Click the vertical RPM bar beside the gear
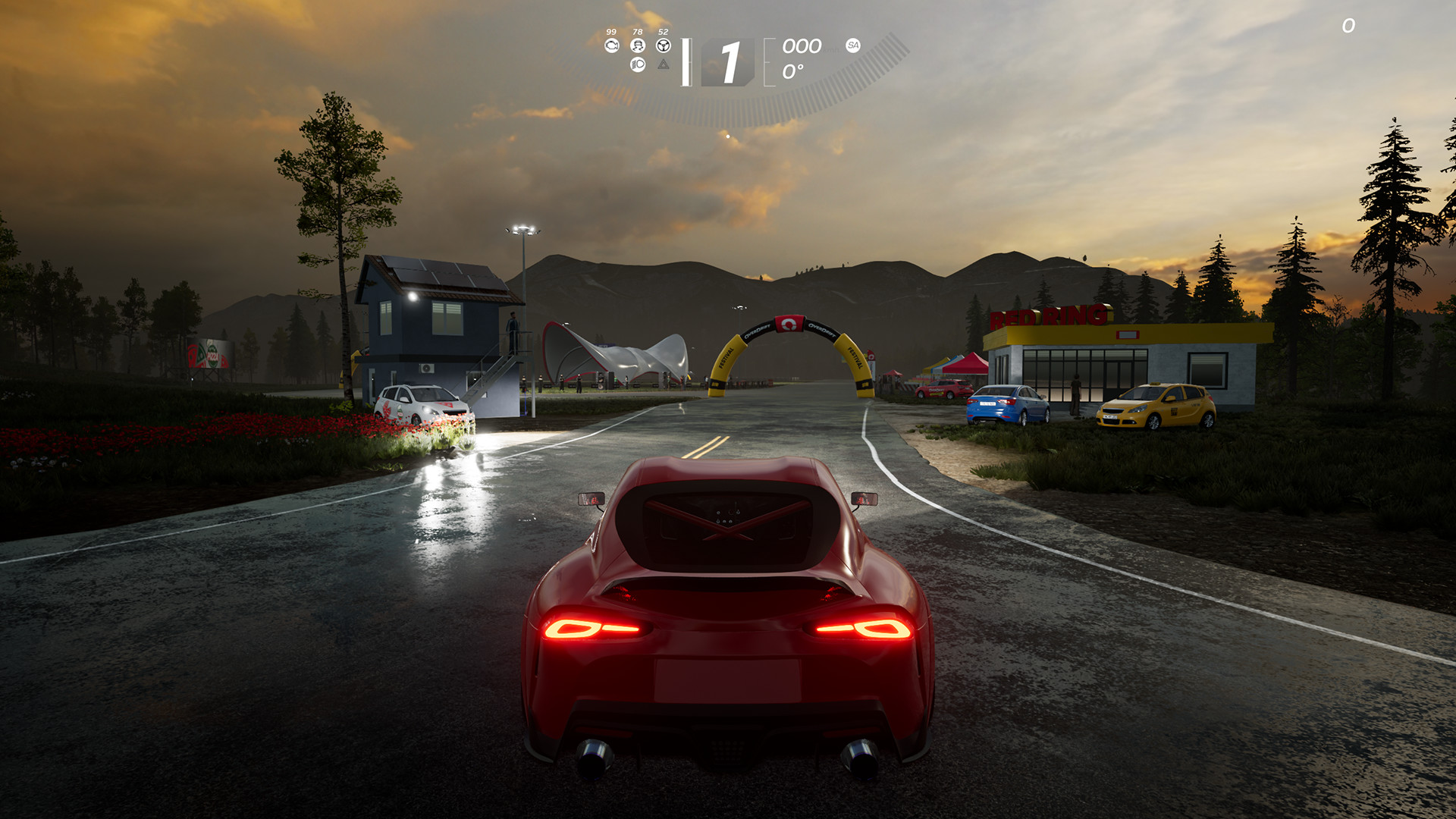The image size is (1456, 819). 686,62
